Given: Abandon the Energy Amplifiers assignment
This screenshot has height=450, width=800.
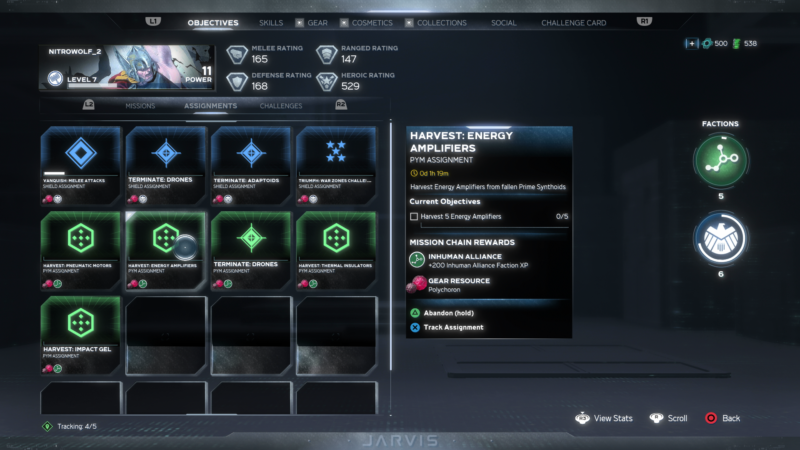Looking at the screenshot, I should pos(447,313).
